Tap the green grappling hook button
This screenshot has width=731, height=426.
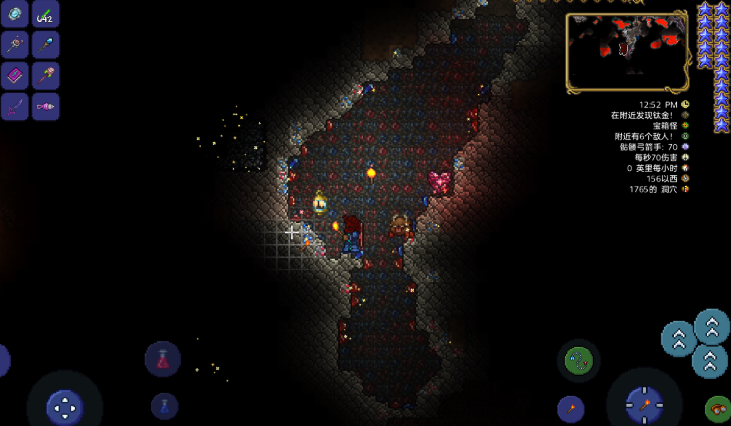(578, 361)
